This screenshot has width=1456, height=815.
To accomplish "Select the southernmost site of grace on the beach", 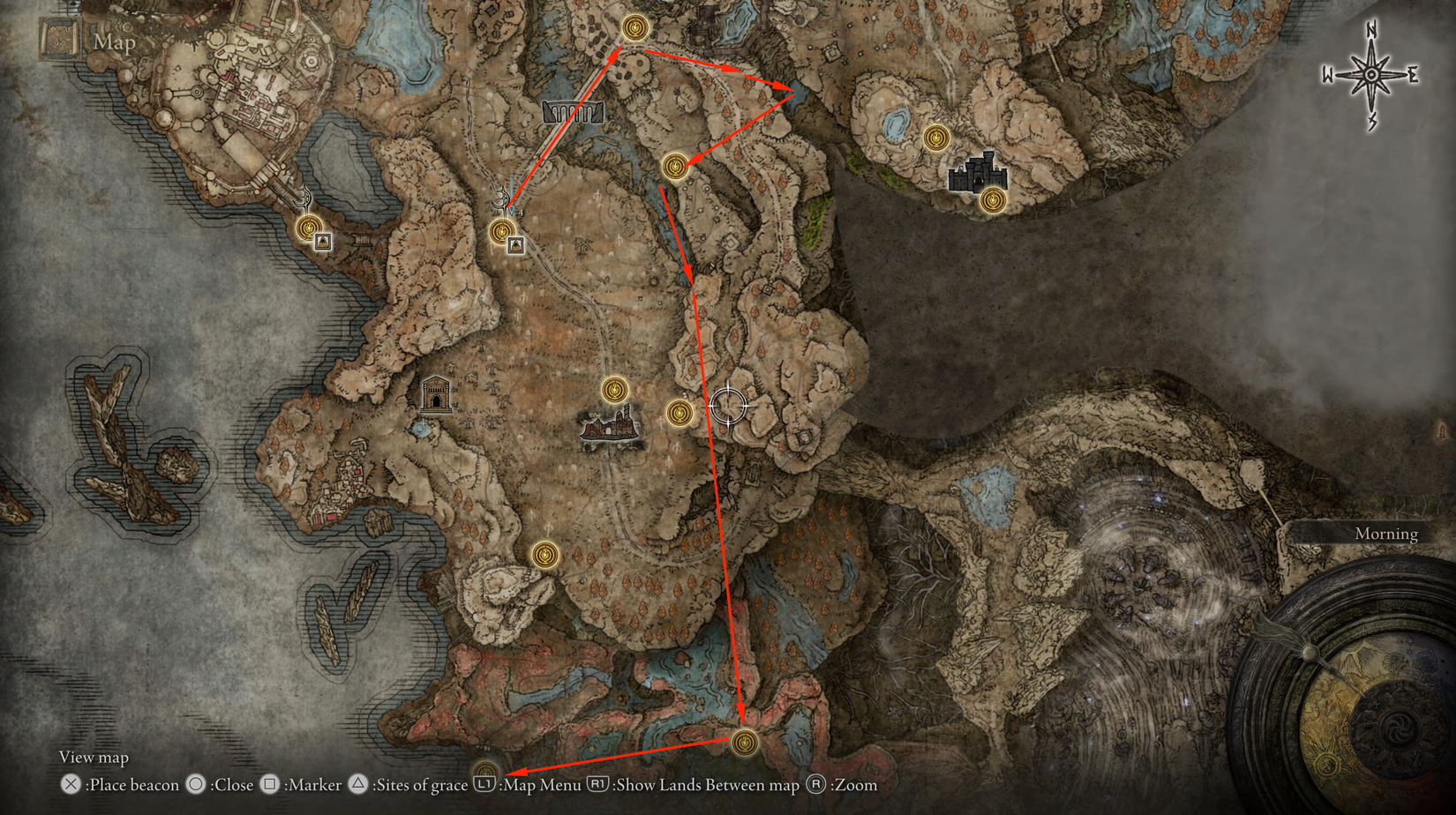I will [744, 744].
